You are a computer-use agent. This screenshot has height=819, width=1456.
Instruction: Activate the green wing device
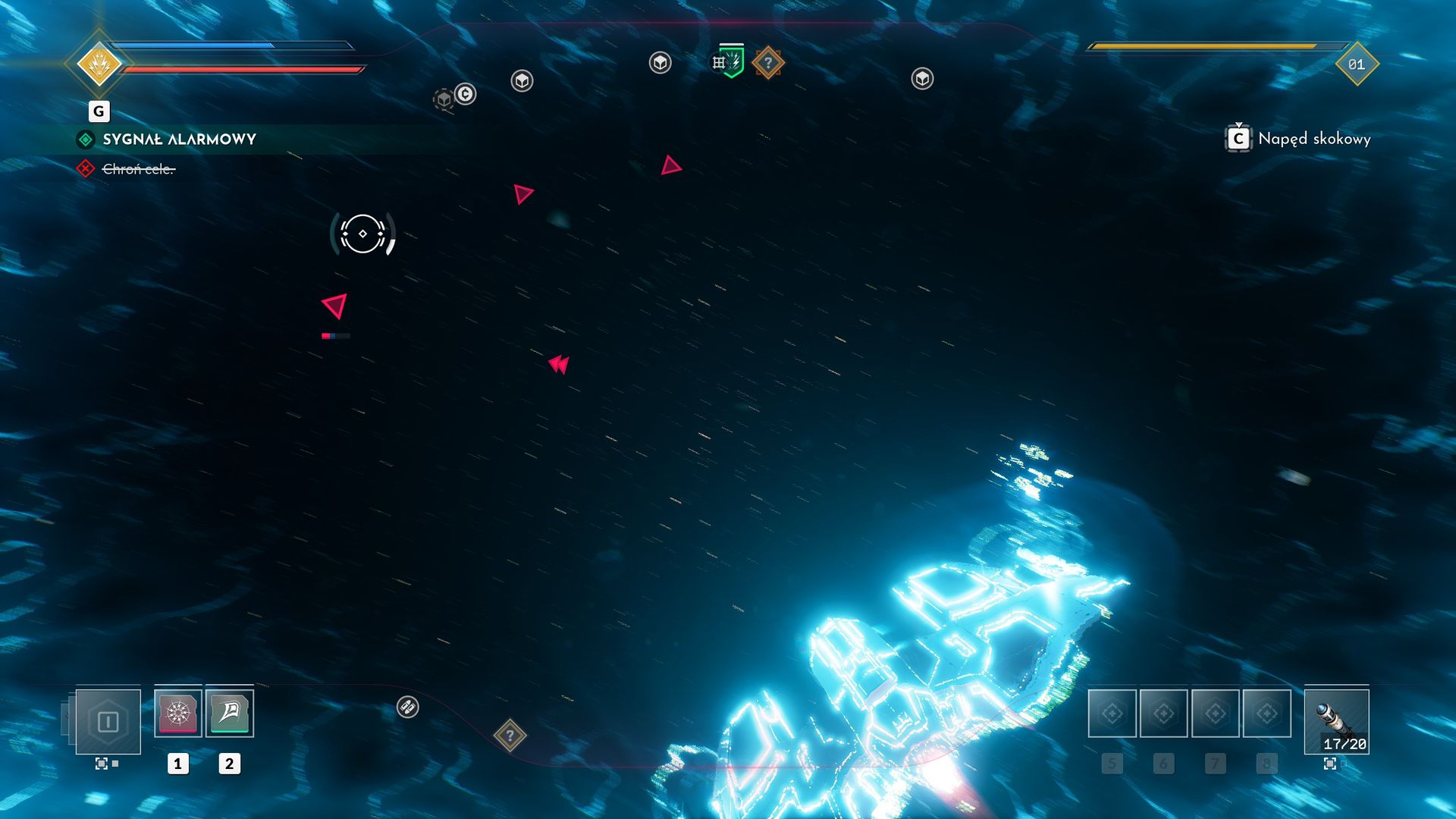(x=229, y=713)
